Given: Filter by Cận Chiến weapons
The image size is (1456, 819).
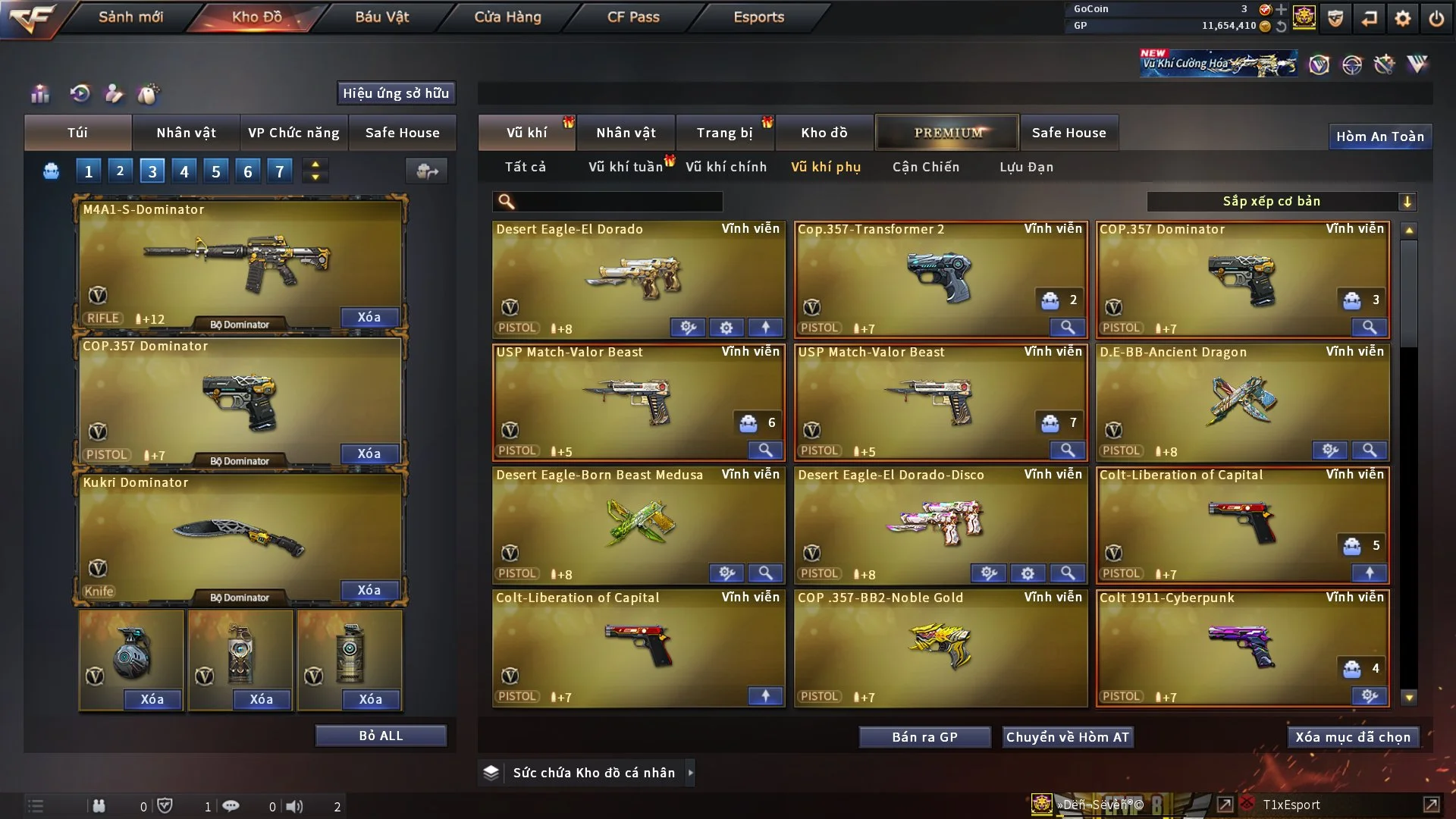Looking at the screenshot, I should pyautogui.click(x=925, y=167).
